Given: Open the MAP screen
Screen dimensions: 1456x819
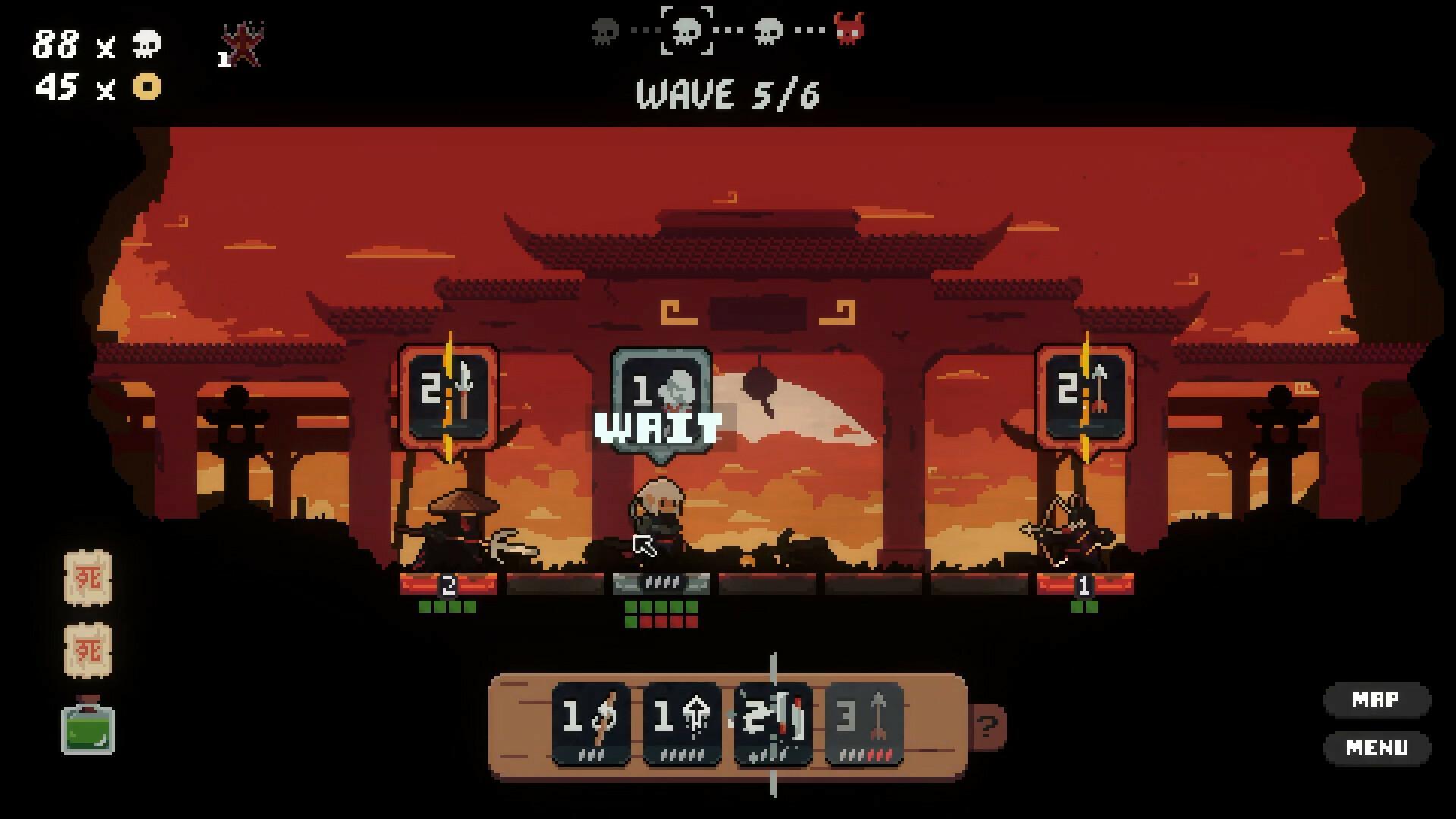Looking at the screenshot, I should 1377,700.
